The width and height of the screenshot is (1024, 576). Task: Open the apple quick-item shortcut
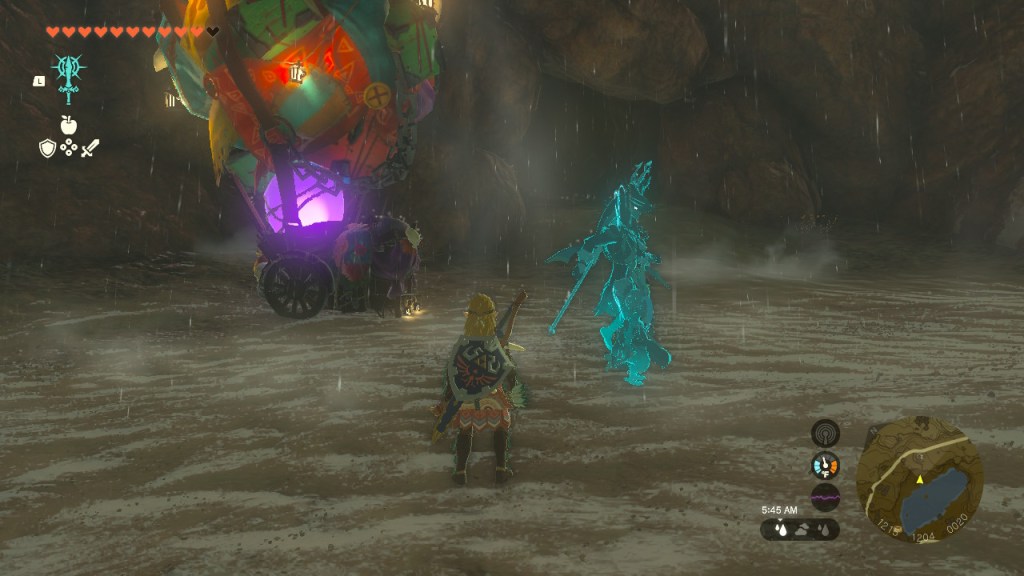point(68,125)
